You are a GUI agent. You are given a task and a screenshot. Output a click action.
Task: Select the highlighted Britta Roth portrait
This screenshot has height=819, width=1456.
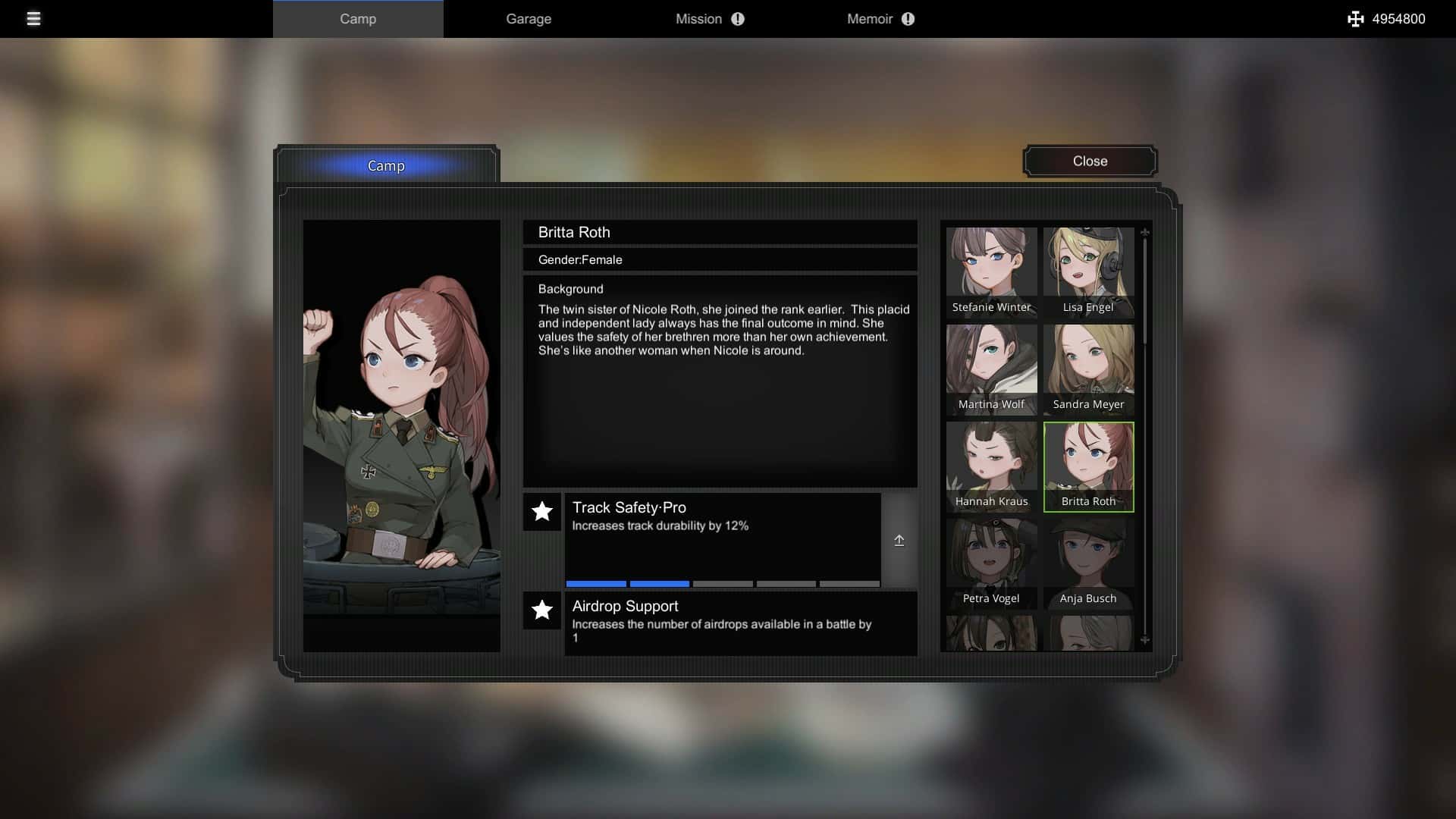1088,466
